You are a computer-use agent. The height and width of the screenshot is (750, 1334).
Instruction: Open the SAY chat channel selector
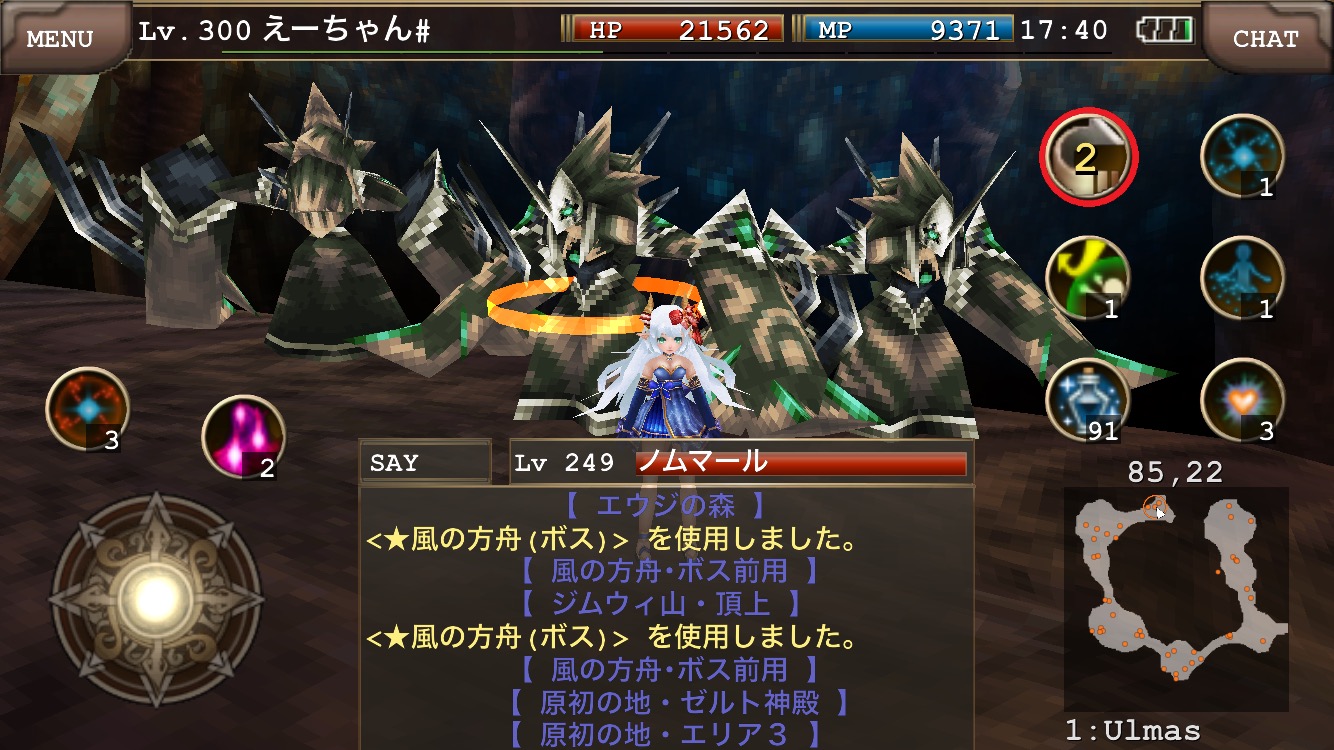tap(424, 462)
